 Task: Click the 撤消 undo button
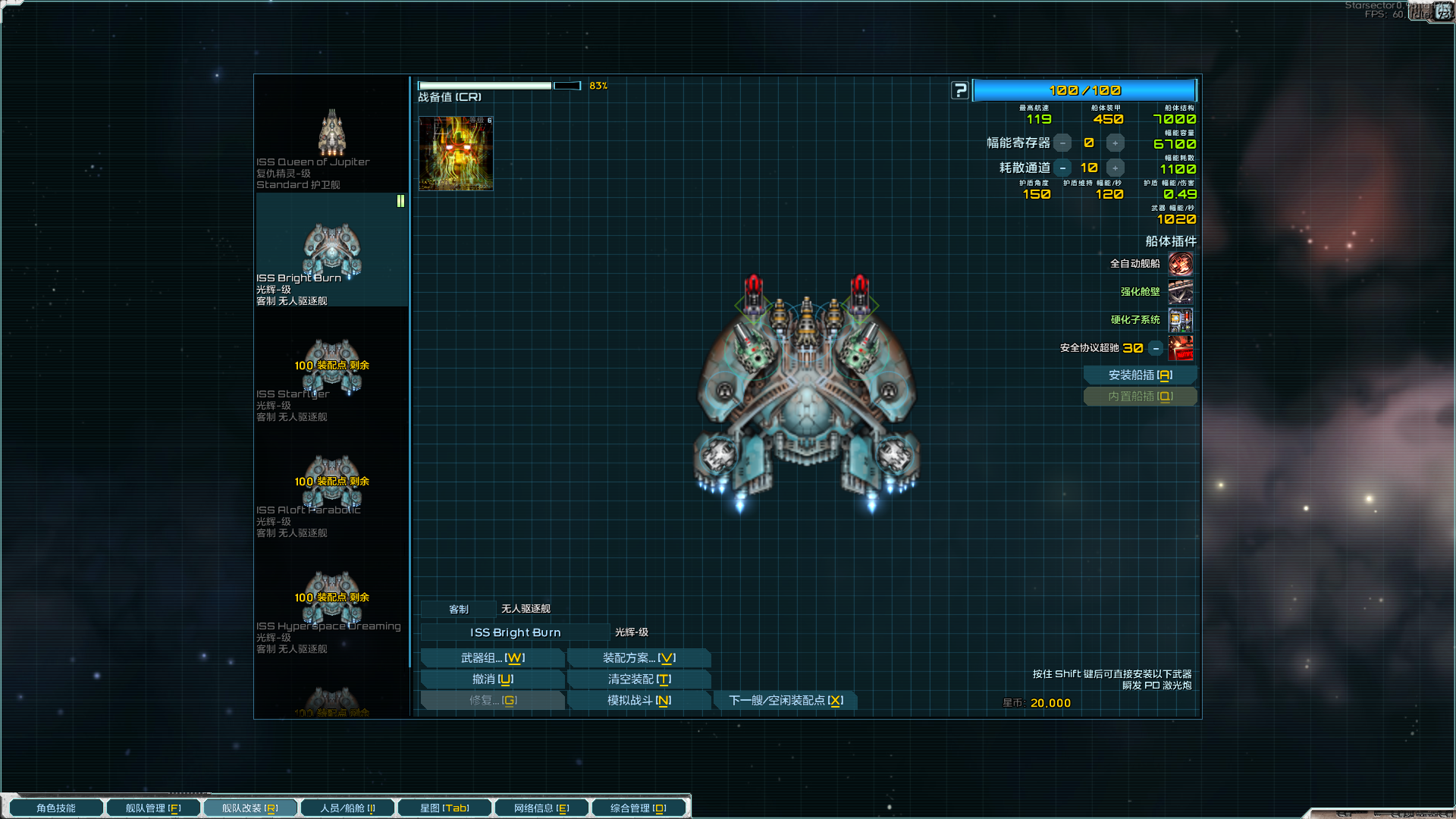pos(492,679)
